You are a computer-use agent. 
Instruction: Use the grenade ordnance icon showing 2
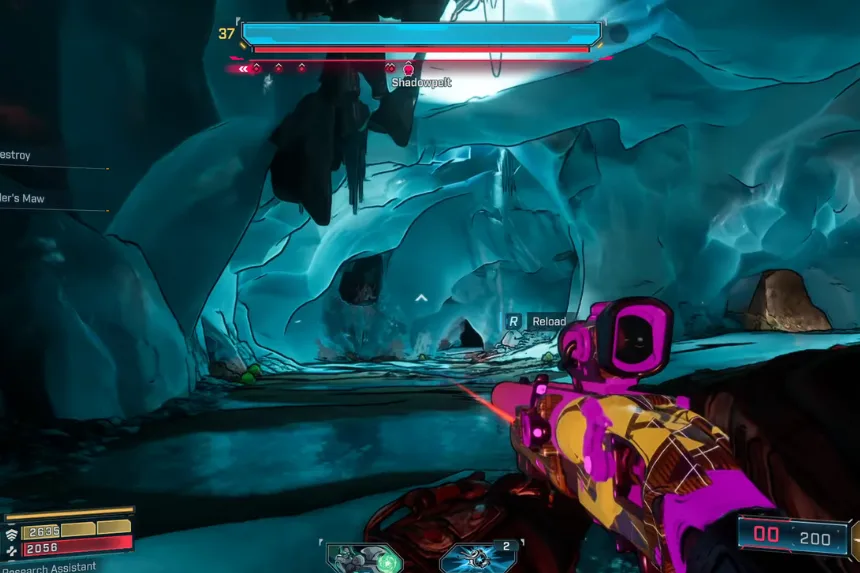478,558
